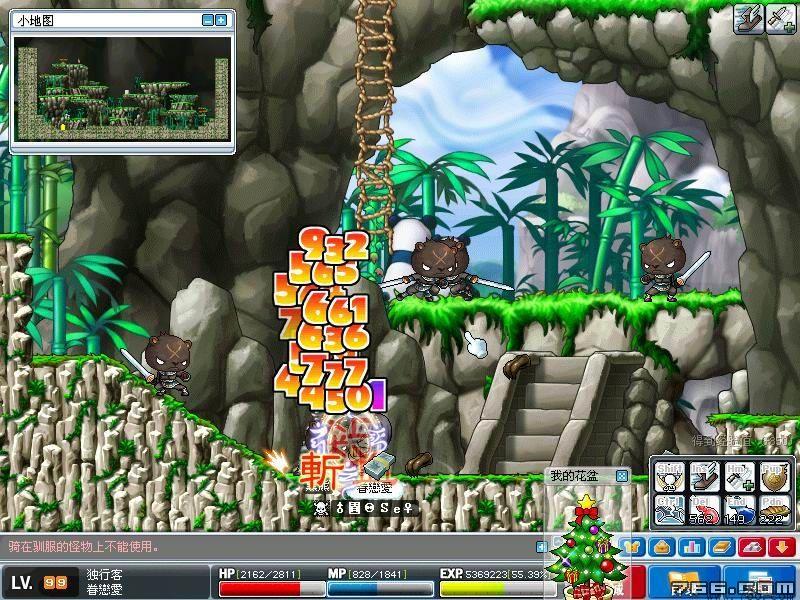Eat the grilled food in the Pdn slot
The width and height of the screenshot is (800, 600).
pyautogui.click(x=772, y=510)
